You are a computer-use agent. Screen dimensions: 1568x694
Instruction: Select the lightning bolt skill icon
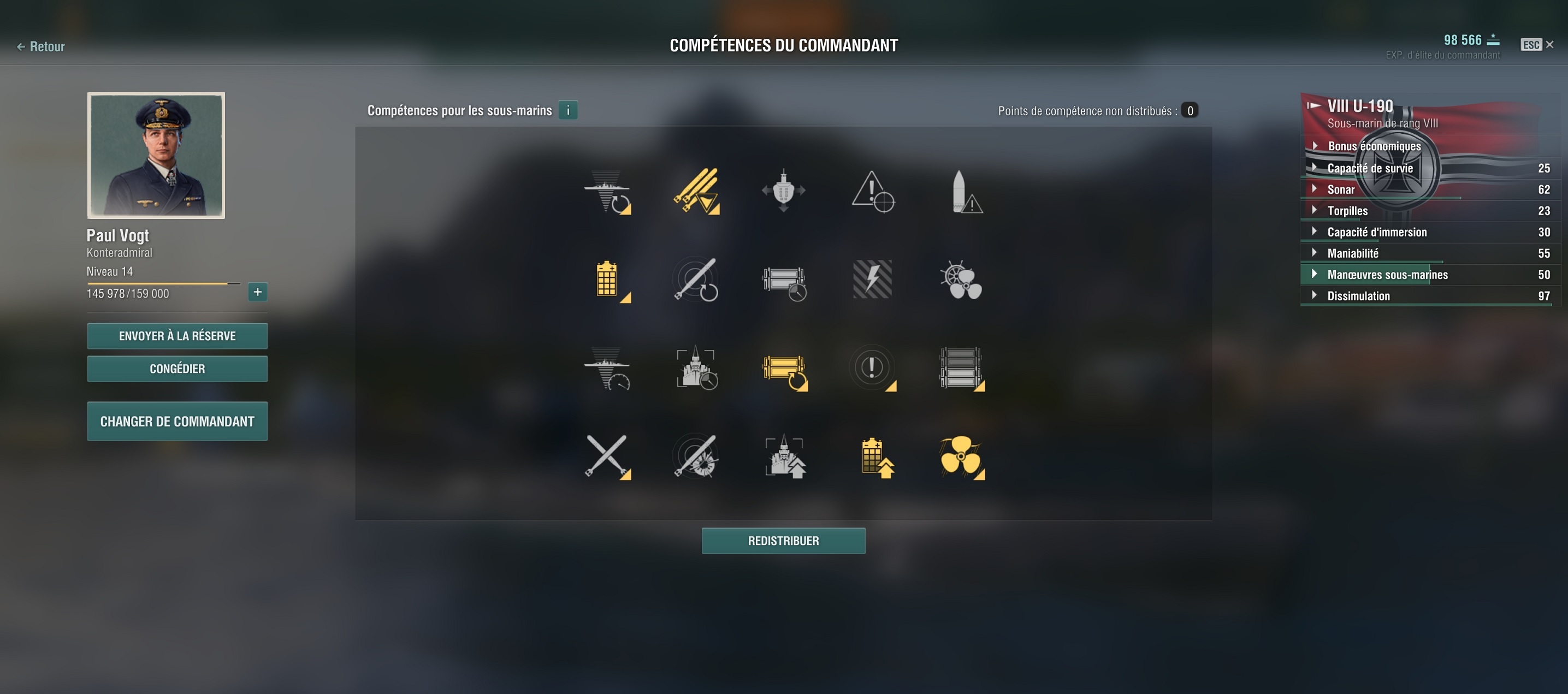coord(872,280)
